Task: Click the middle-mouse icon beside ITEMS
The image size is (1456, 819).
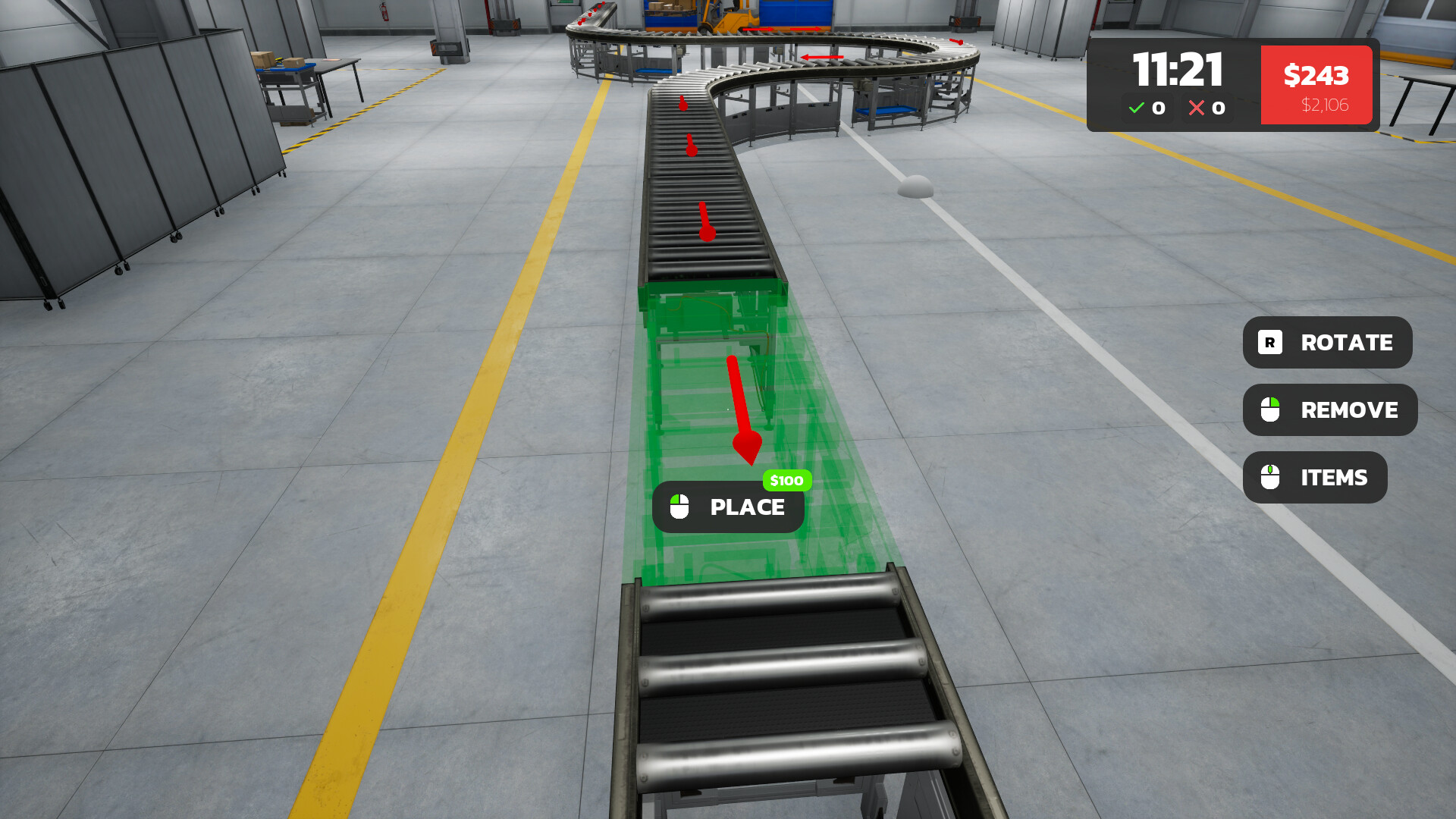Action: pos(1271,477)
